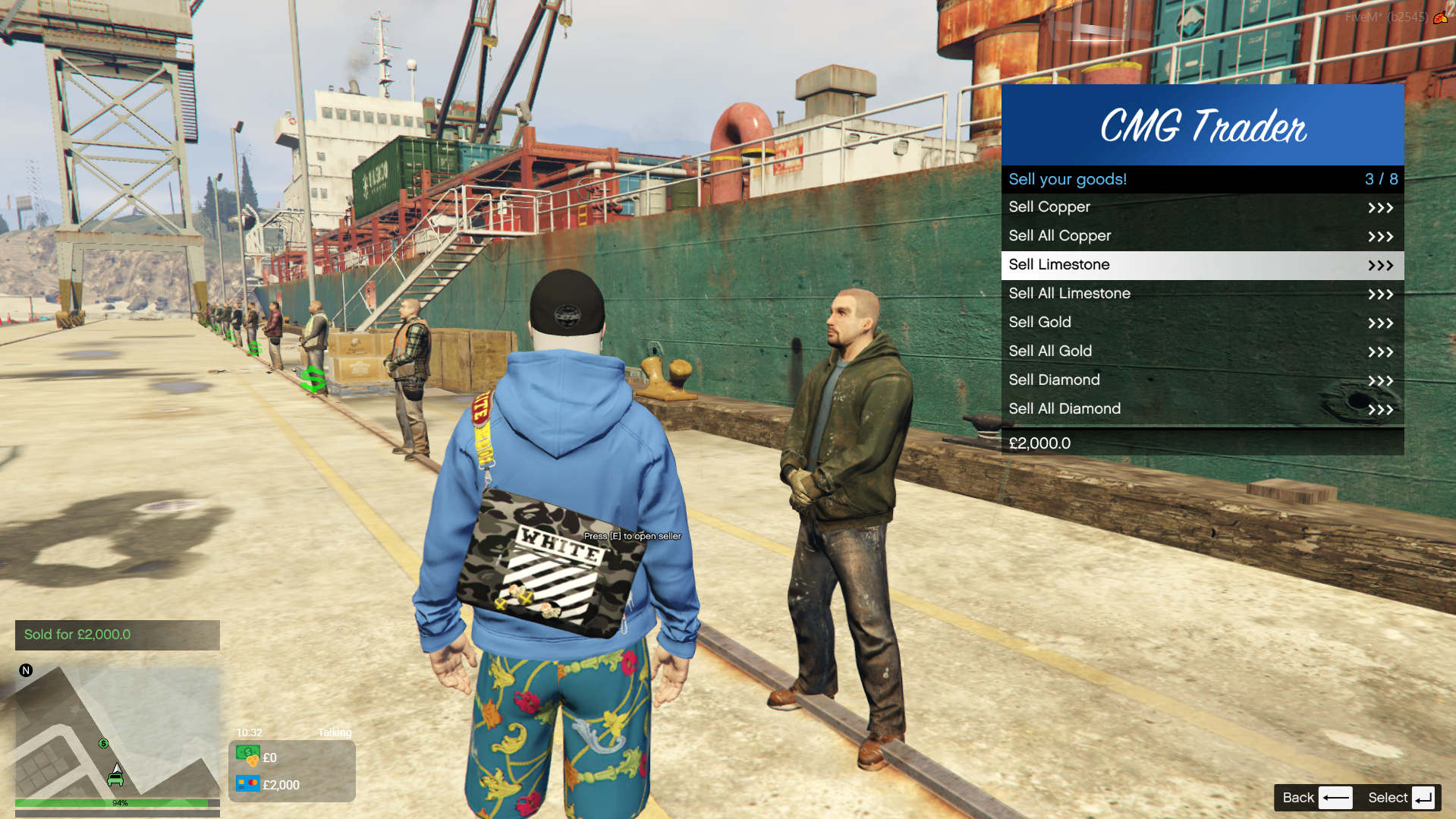
Task: Select the Sell Copper menu entry
Action: pos(1202,207)
